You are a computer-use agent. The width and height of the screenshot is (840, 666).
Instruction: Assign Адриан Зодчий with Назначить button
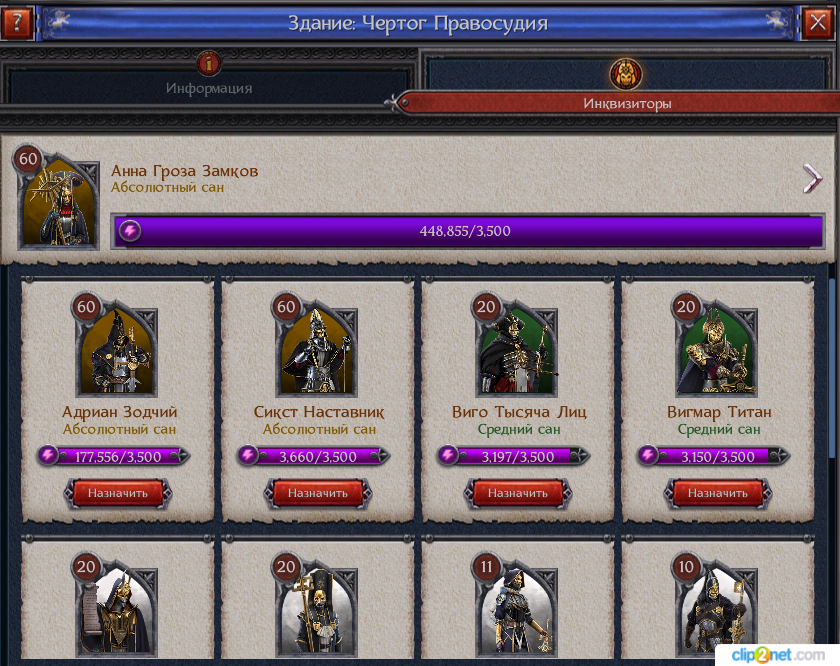[118, 493]
